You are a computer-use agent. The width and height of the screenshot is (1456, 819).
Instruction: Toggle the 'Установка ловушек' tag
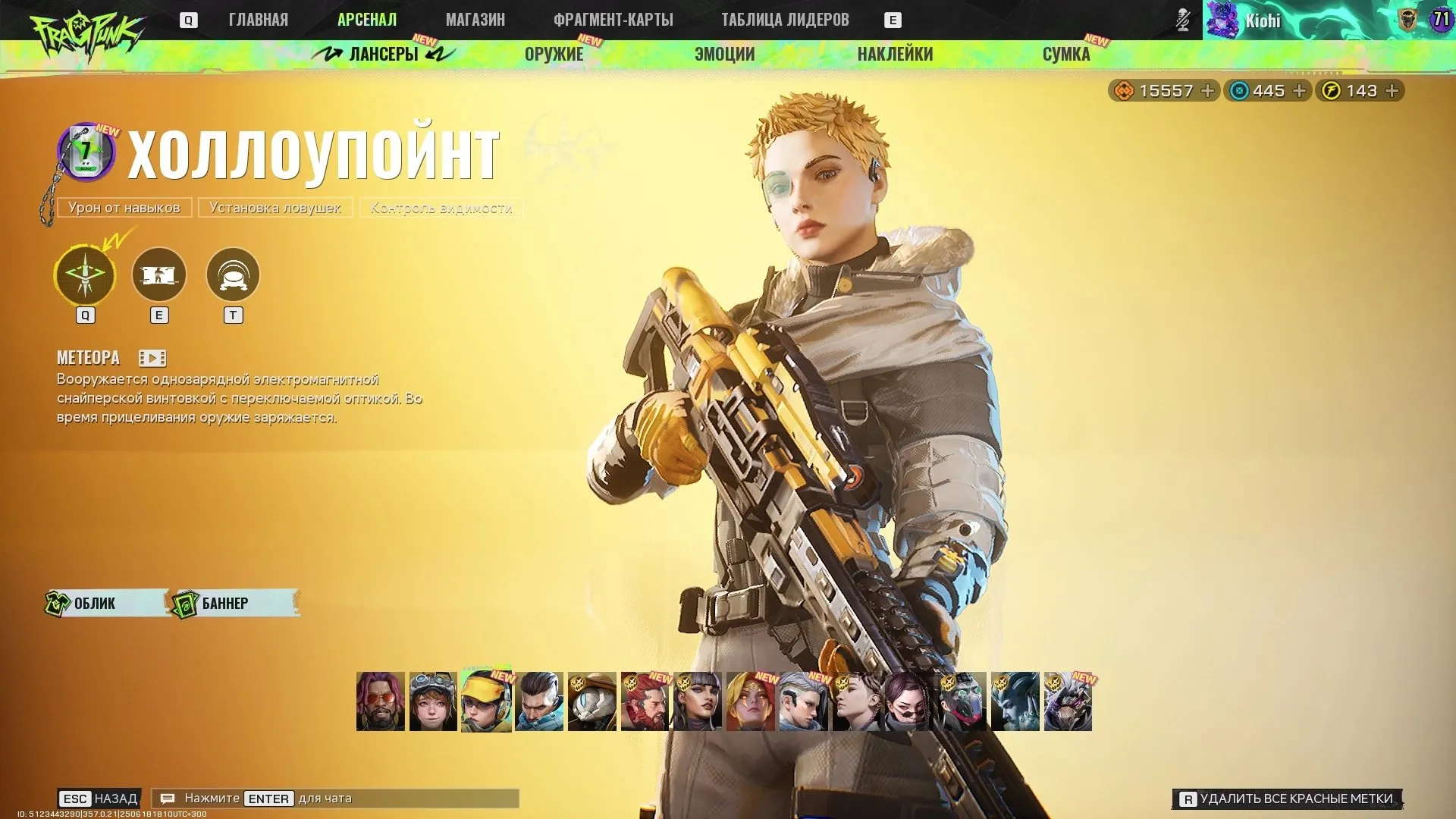tap(275, 207)
